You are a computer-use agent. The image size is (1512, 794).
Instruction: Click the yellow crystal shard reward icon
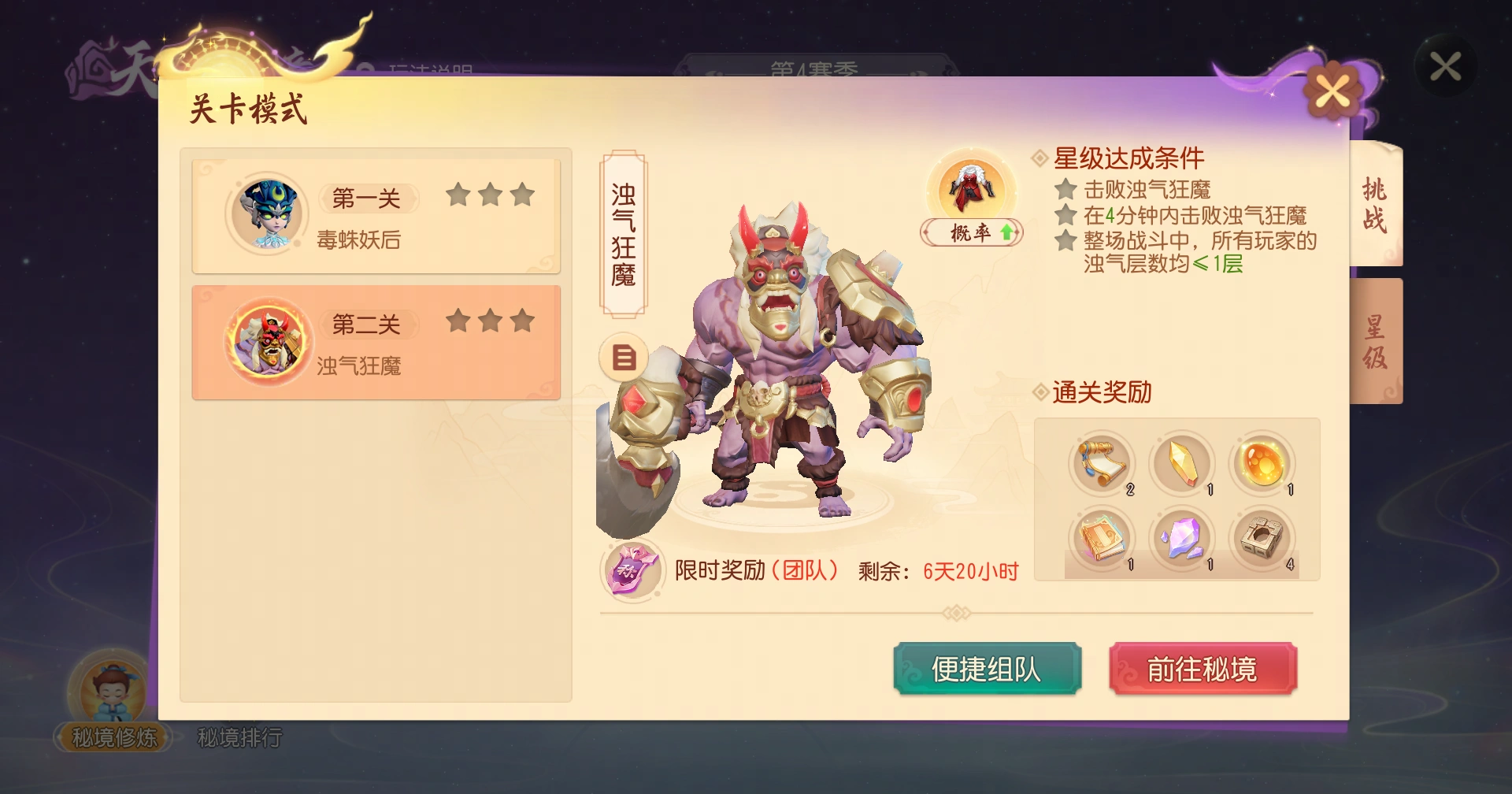tap(1182, 464)
